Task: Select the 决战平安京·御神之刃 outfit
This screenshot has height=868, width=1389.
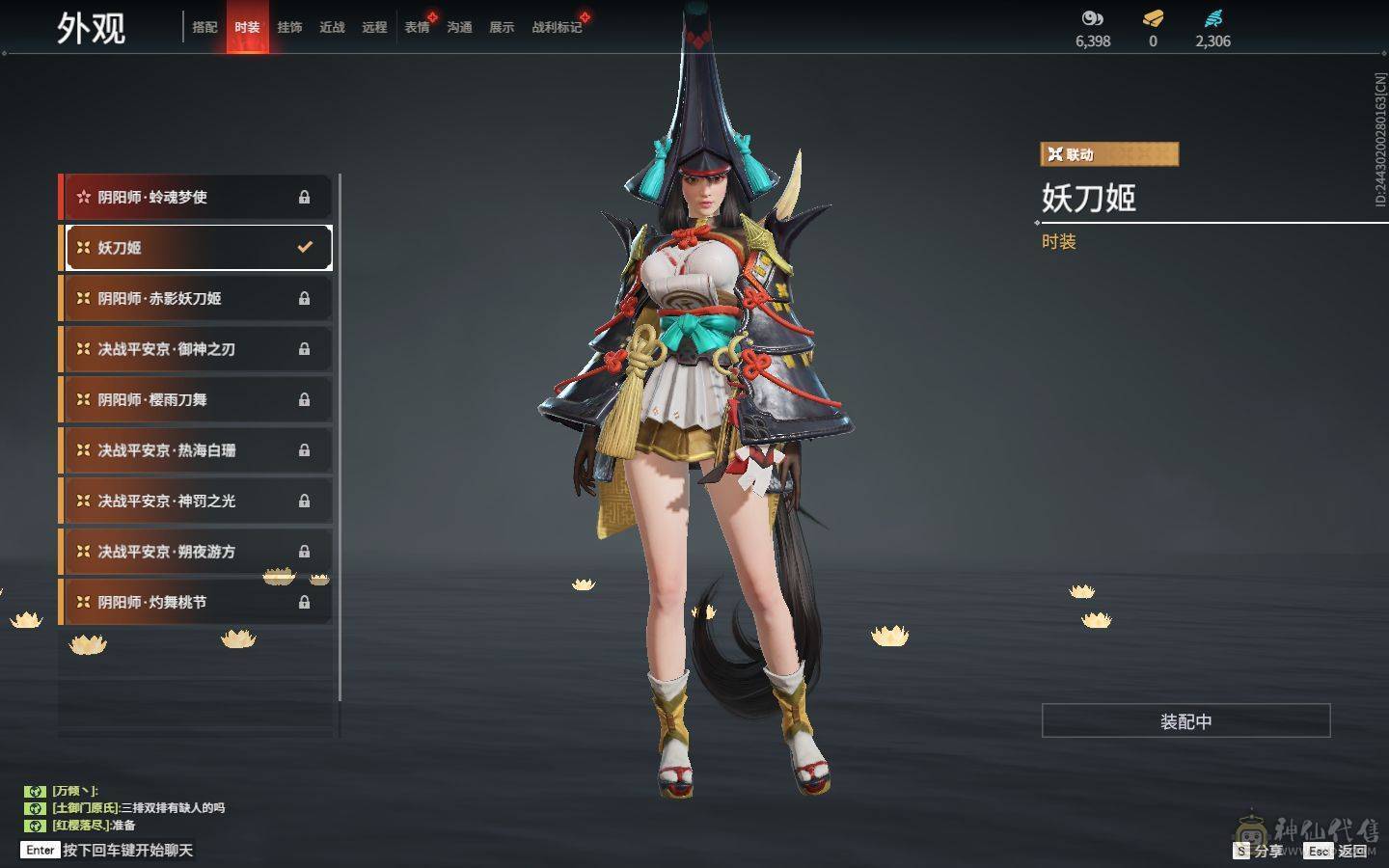Action: coord(196,349)
